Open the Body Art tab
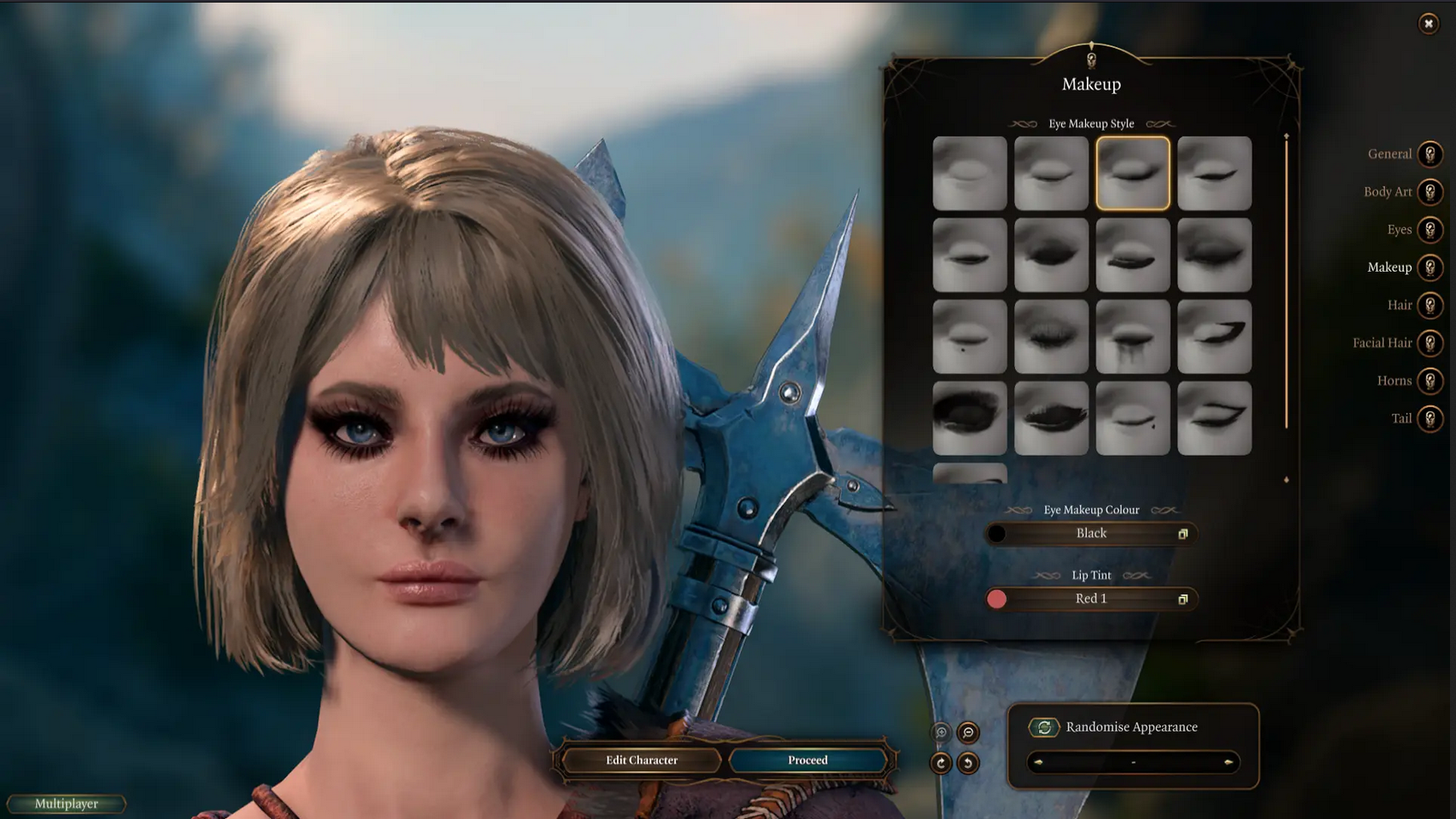1456x819 pixels. pos(1430,191)
